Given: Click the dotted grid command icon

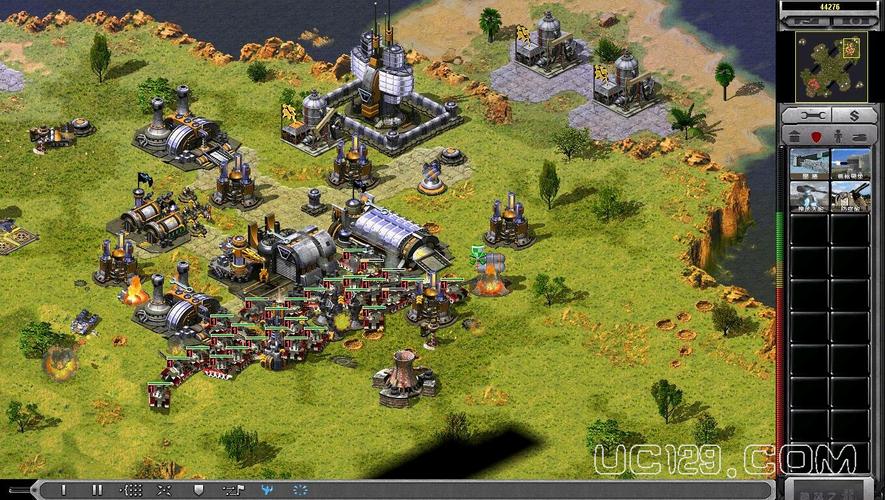Looking at the screenshot, I should coord(131,490).
